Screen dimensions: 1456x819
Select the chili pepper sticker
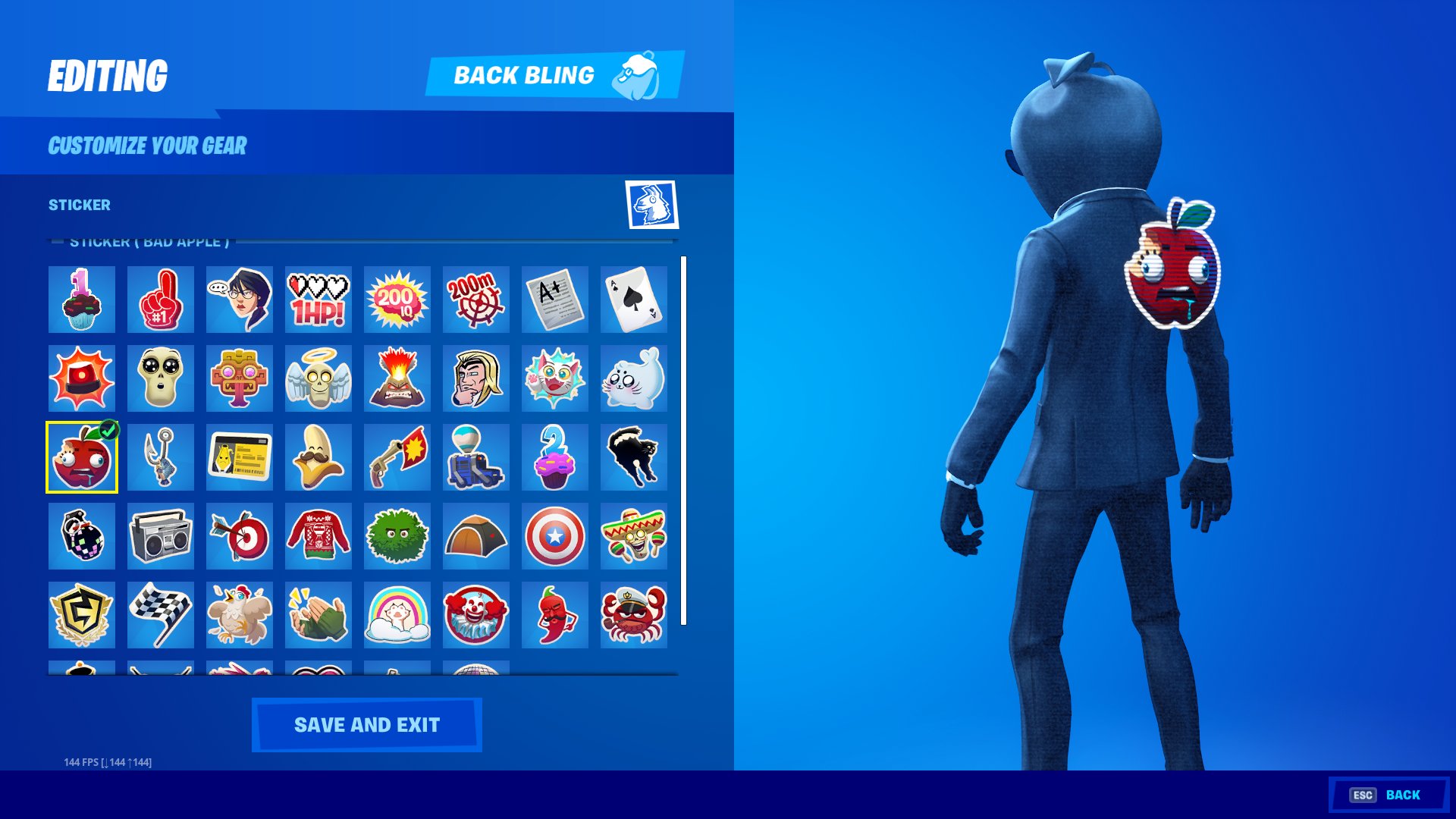click(x=555, y=616)
